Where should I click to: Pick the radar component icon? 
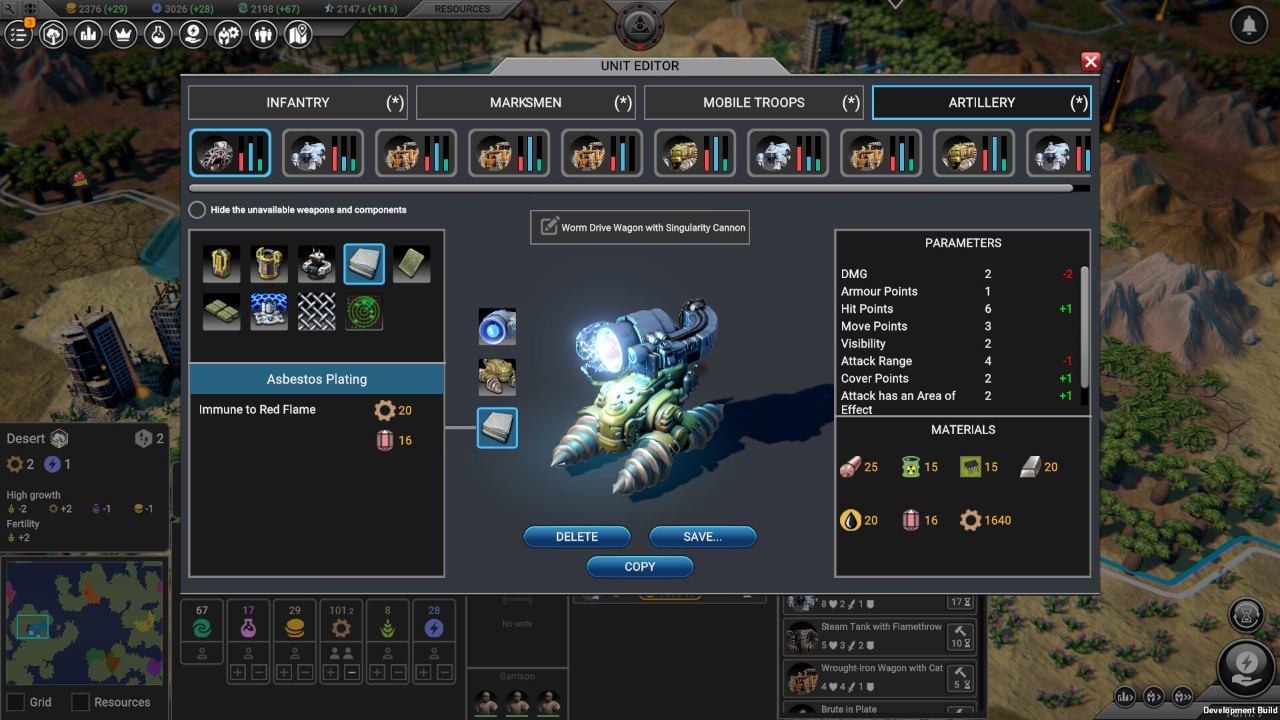(364, 311)
